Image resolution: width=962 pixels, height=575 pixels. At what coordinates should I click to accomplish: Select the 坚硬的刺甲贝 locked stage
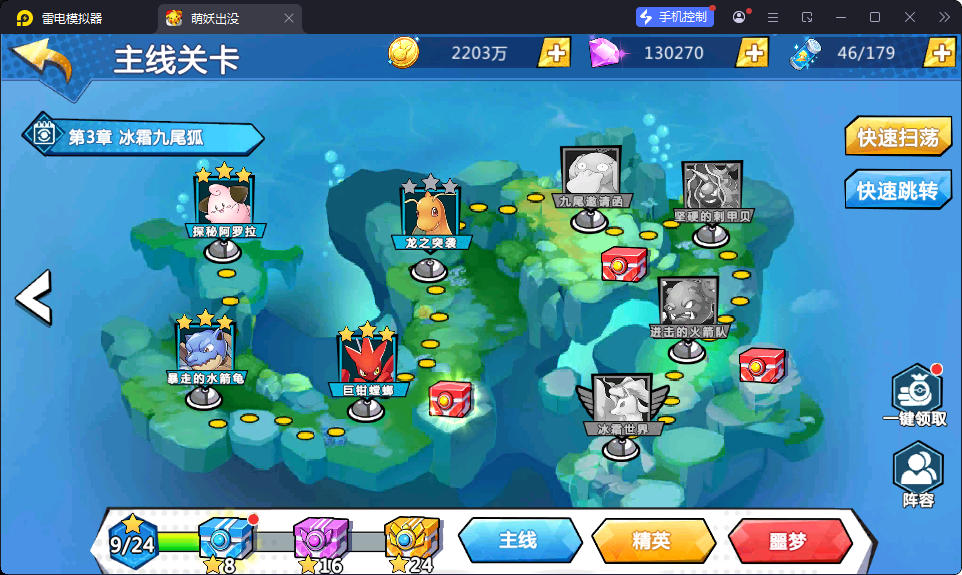[711, 190]
